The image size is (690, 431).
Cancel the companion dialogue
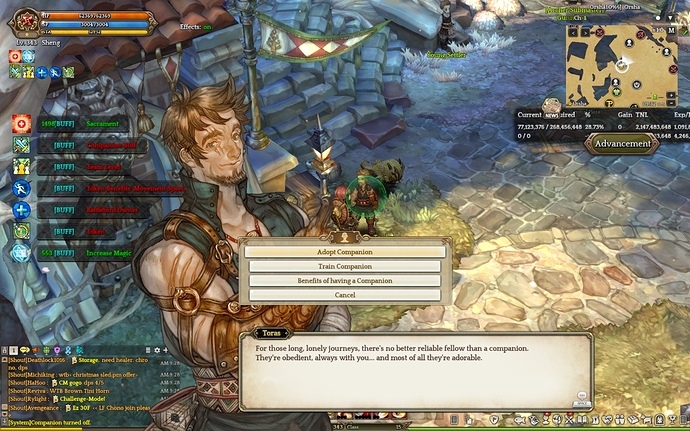[x=345, y=295]
